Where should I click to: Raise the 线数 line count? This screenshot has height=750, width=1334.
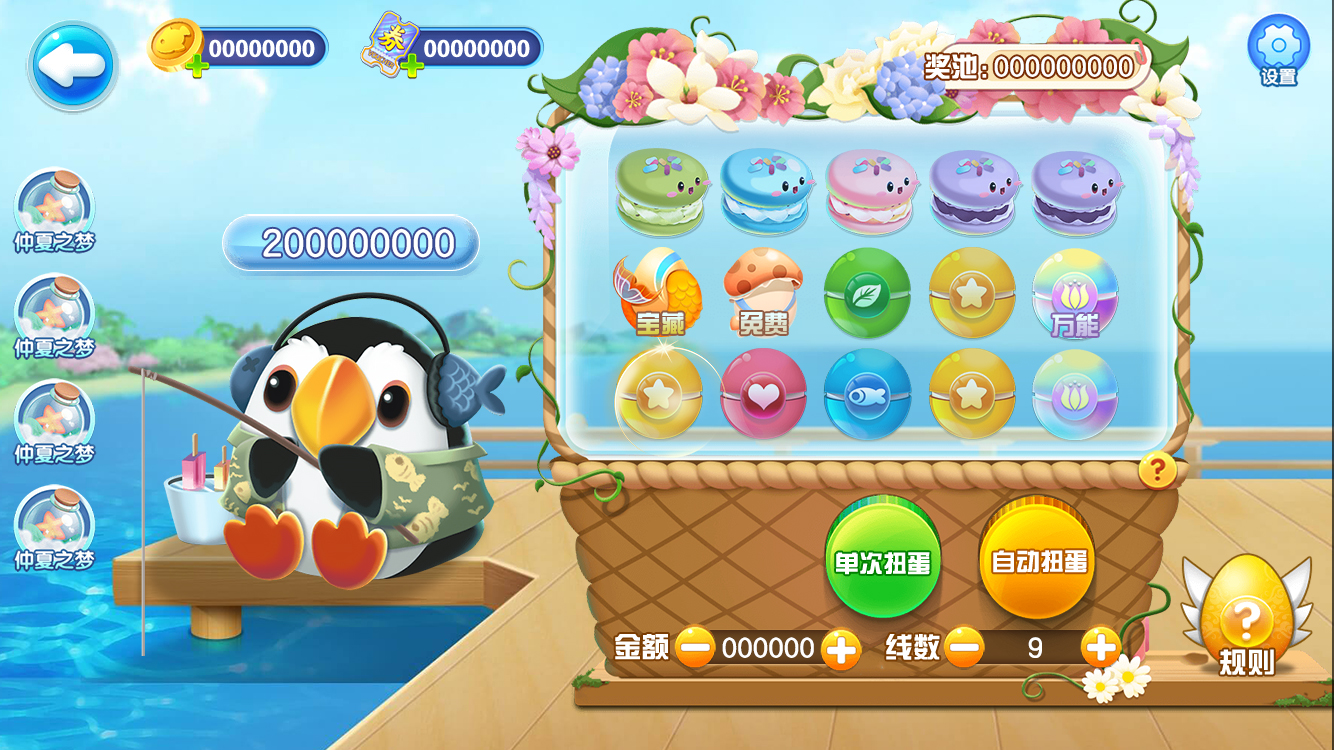1100,648
